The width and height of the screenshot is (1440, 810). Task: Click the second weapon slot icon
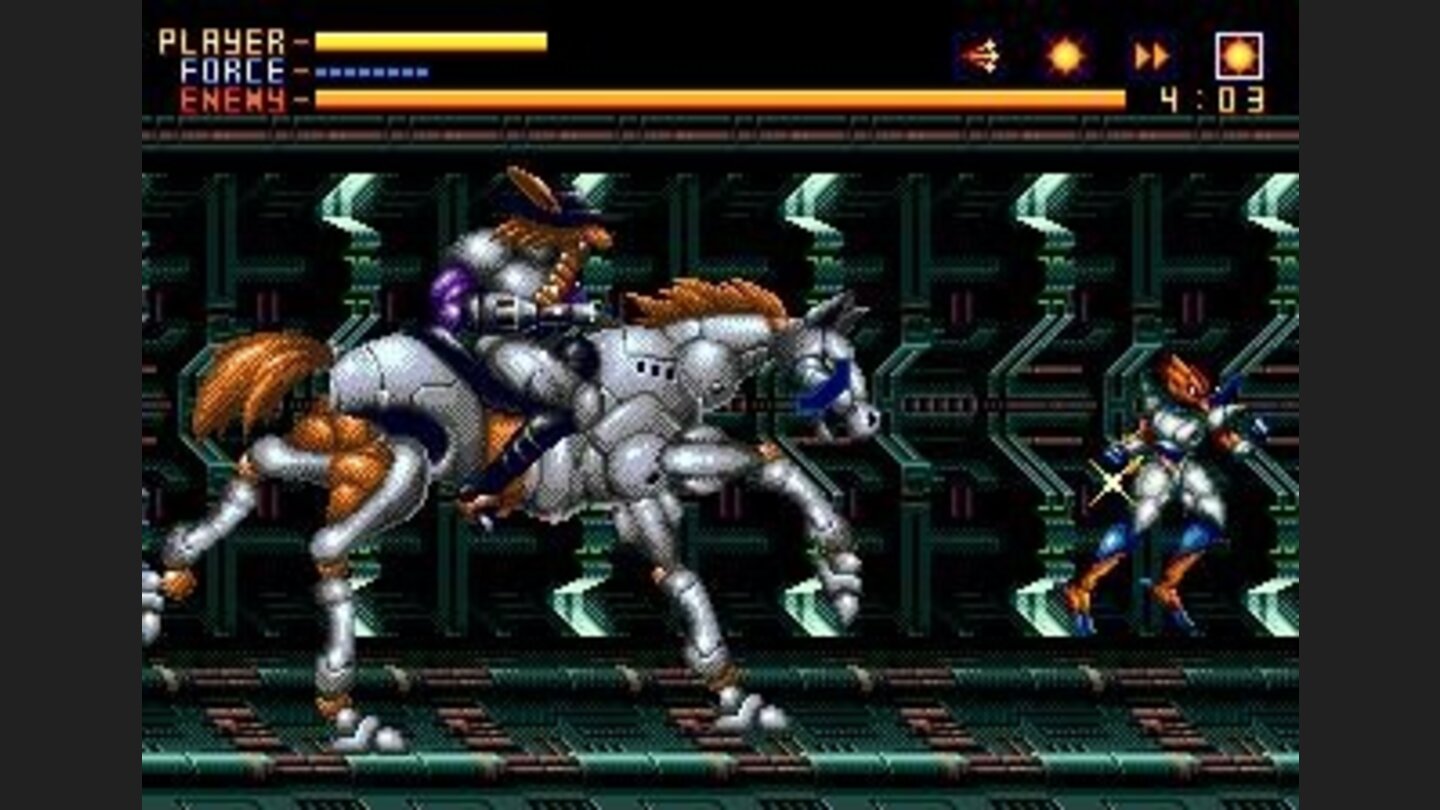[x=1065, y=55]
